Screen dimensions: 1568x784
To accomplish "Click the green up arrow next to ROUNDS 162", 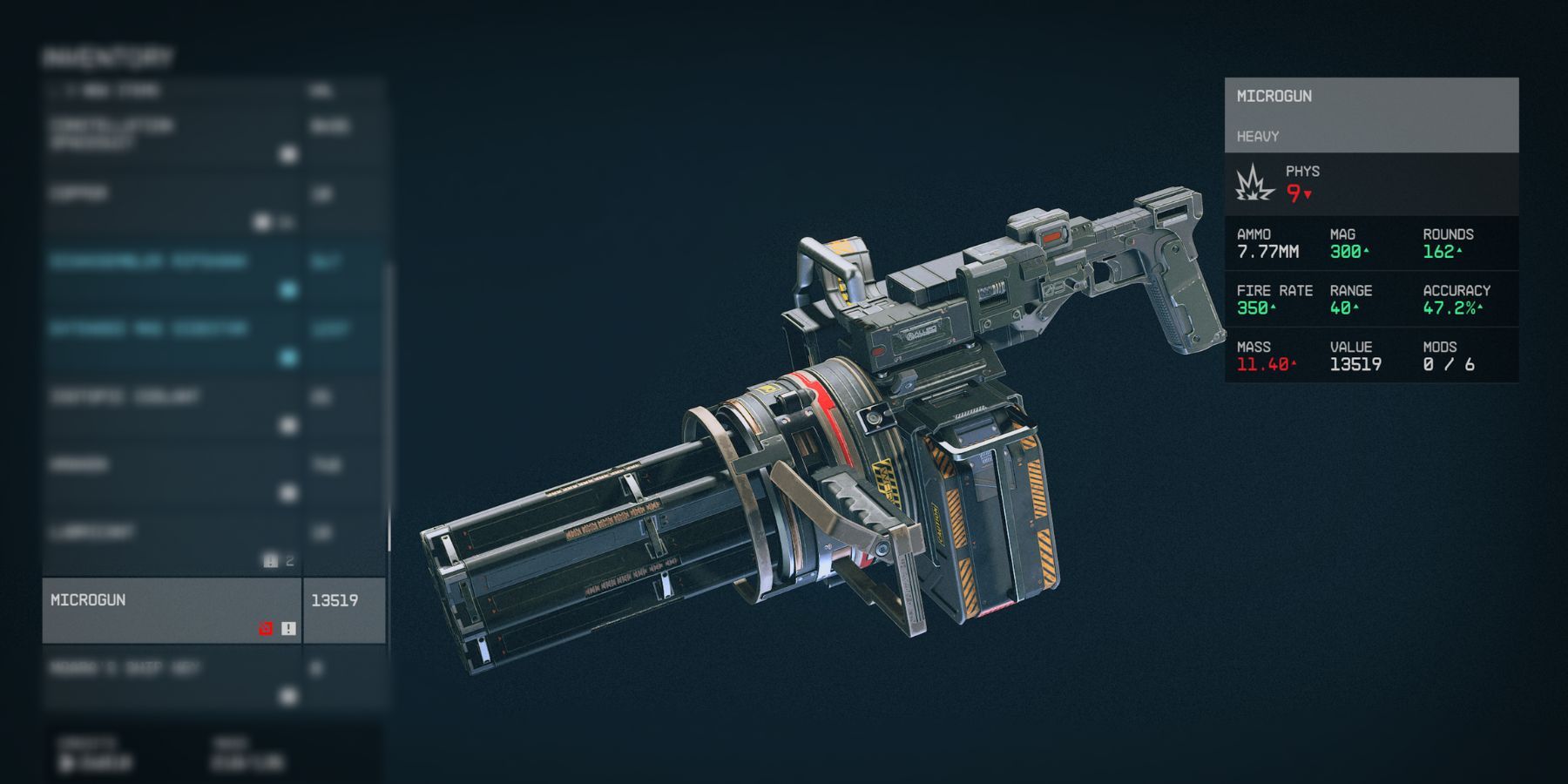I will point(1458,251).
